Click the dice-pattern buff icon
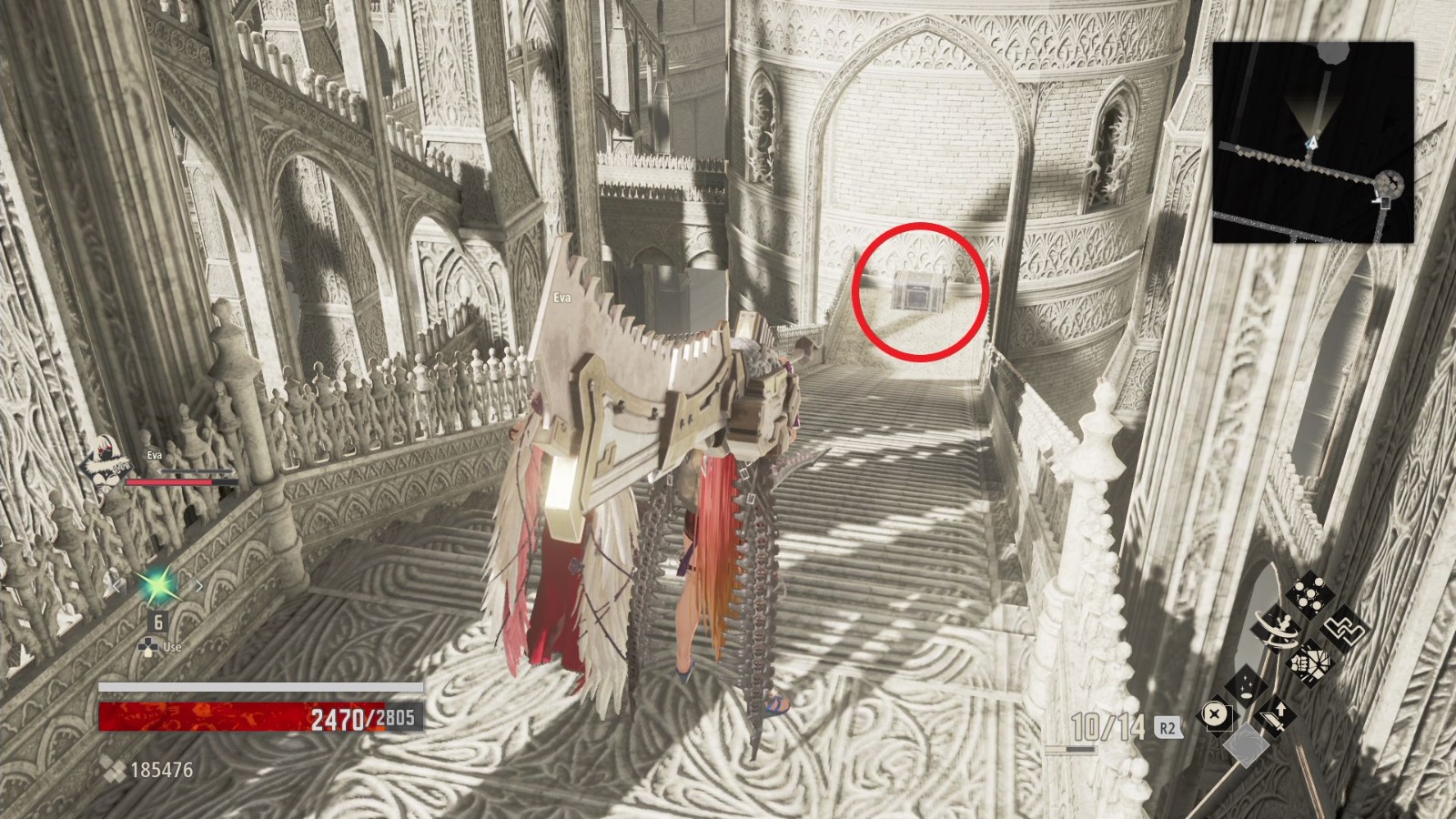Image resolution: width=1456 pixels, height=819 pixels. (x=1309, y=593)
